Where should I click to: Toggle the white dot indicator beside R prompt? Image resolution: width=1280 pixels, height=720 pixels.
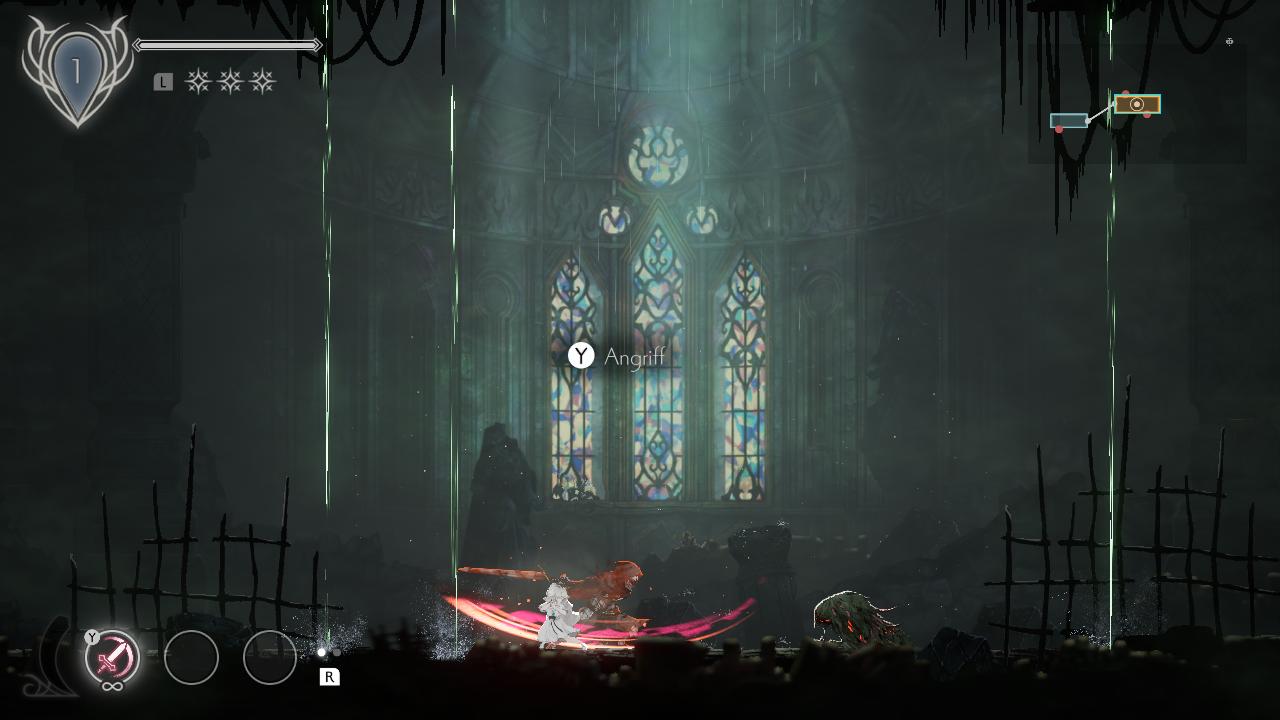click(x=322, y=652)
